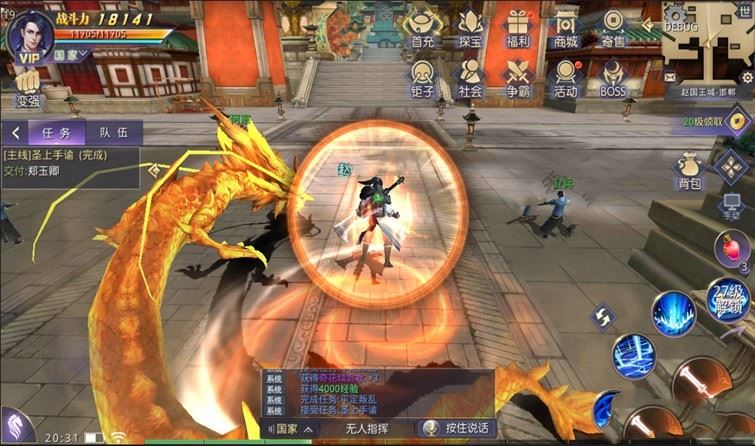
Task: Open the 争霸 crossed-swords menu
Action: (x=517, y=77)
